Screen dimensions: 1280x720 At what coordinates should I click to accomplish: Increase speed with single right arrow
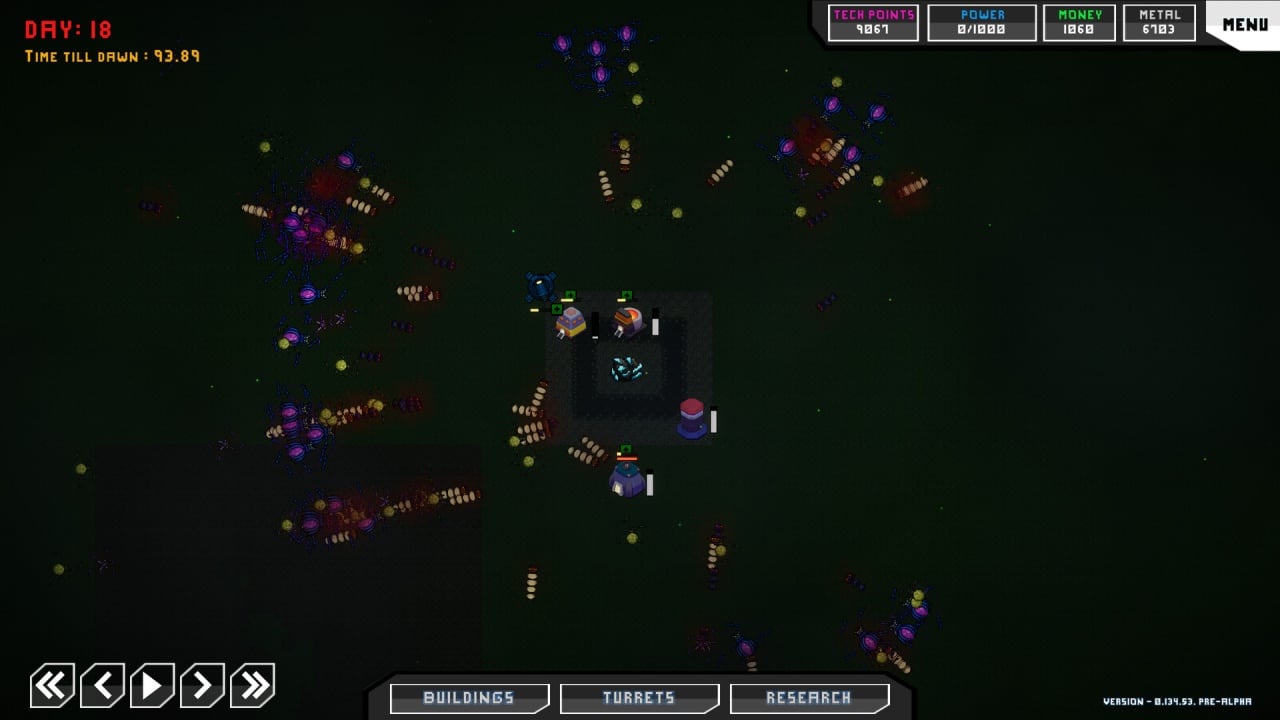click(202, 685)
